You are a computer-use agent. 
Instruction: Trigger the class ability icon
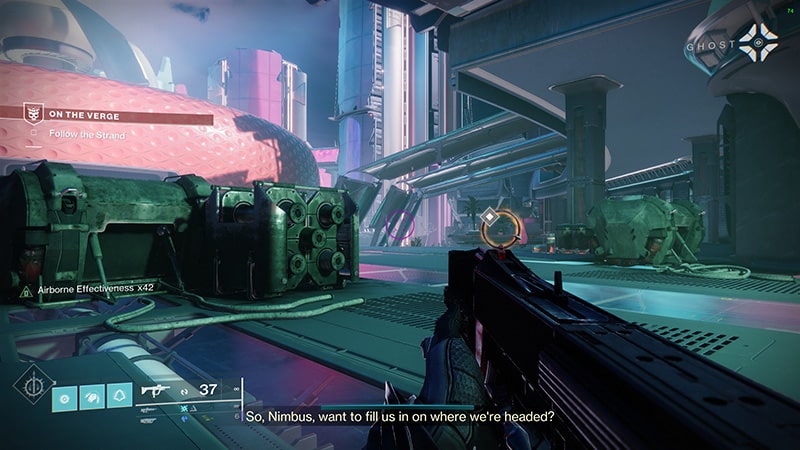[x=122, y=396]
